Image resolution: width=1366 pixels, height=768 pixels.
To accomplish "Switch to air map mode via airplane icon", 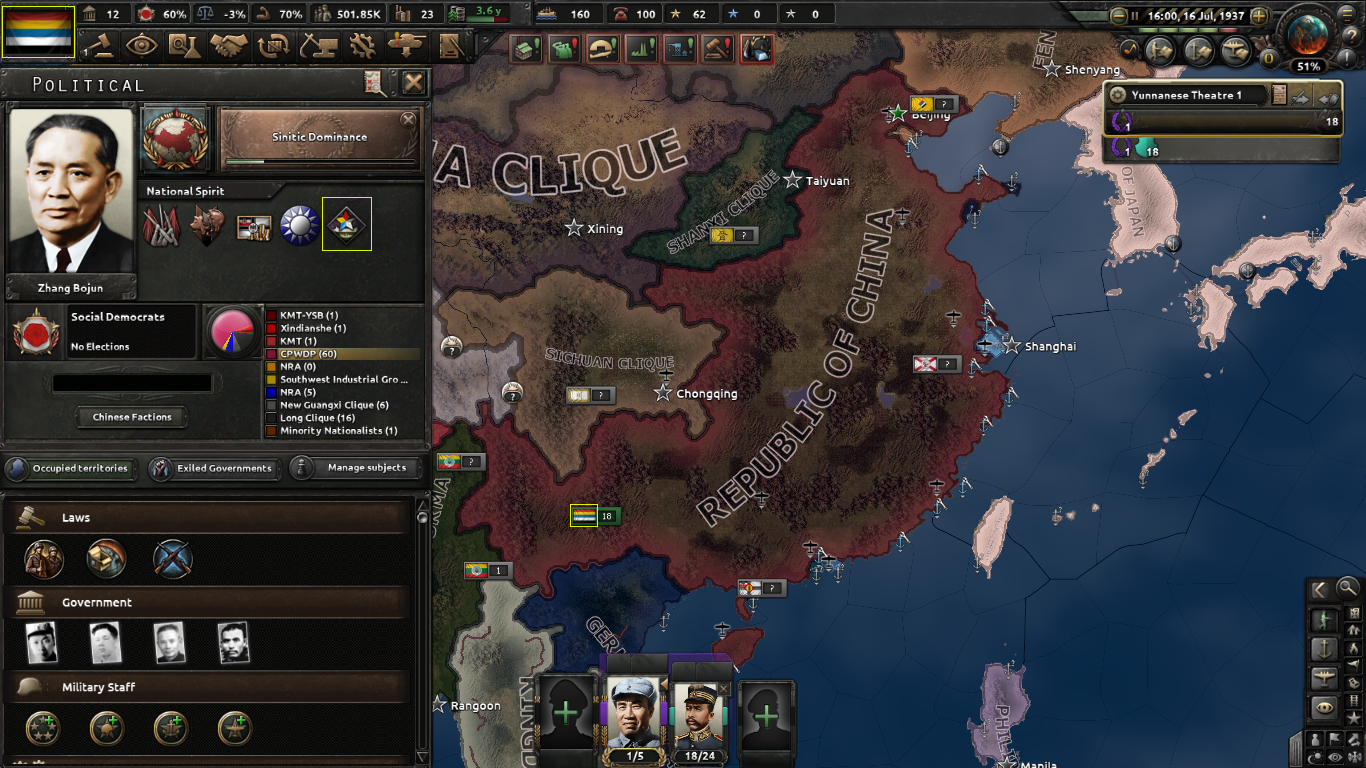I will (1323, 679).
